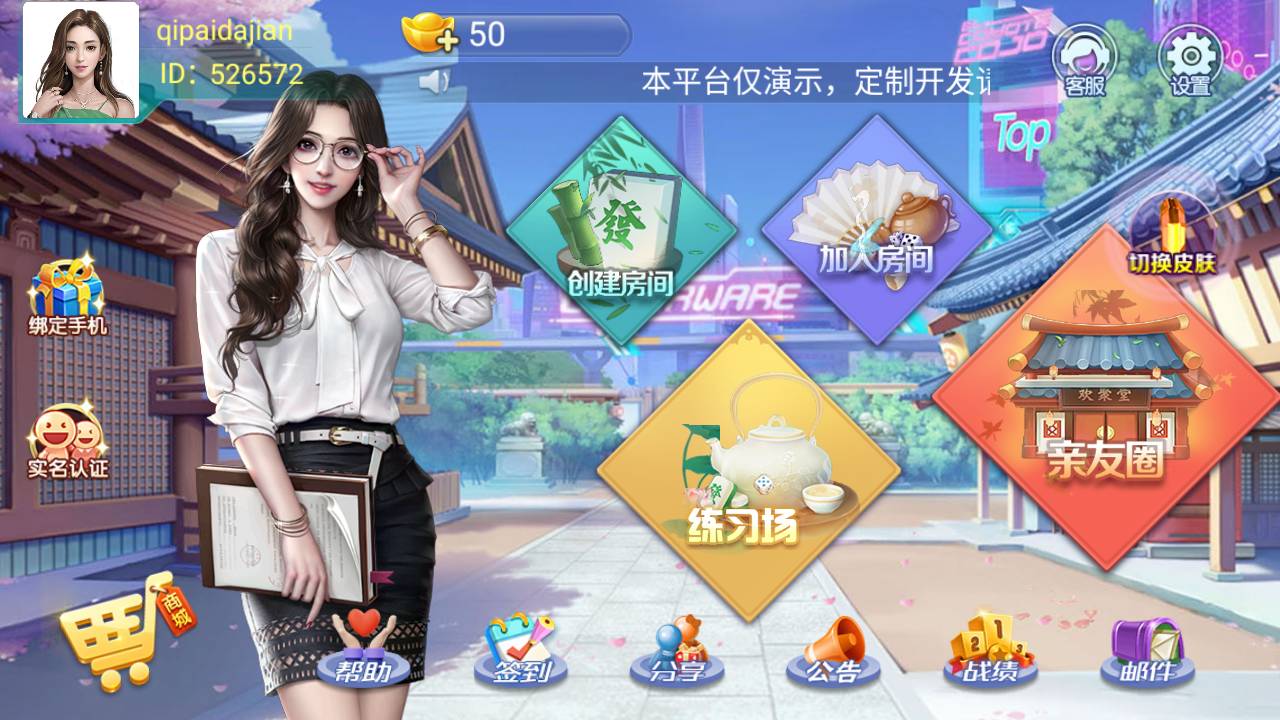Click the speaker icon on announcement bar
Screen dimensions: 1280x720
[435, 81]
